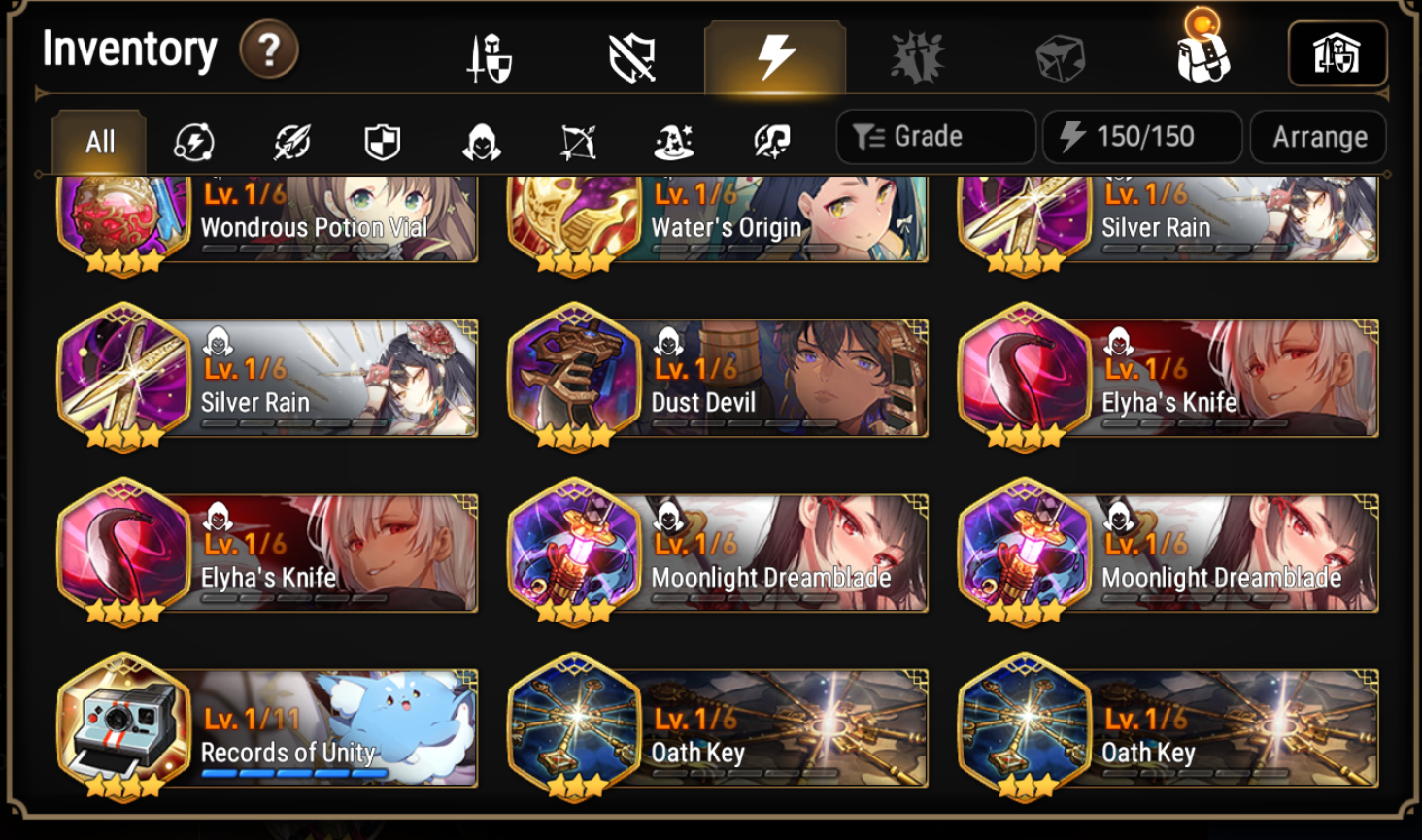Open the Grade filter dropdown
The height and width of the screenshot is (840, 1422).
point(934,136)
